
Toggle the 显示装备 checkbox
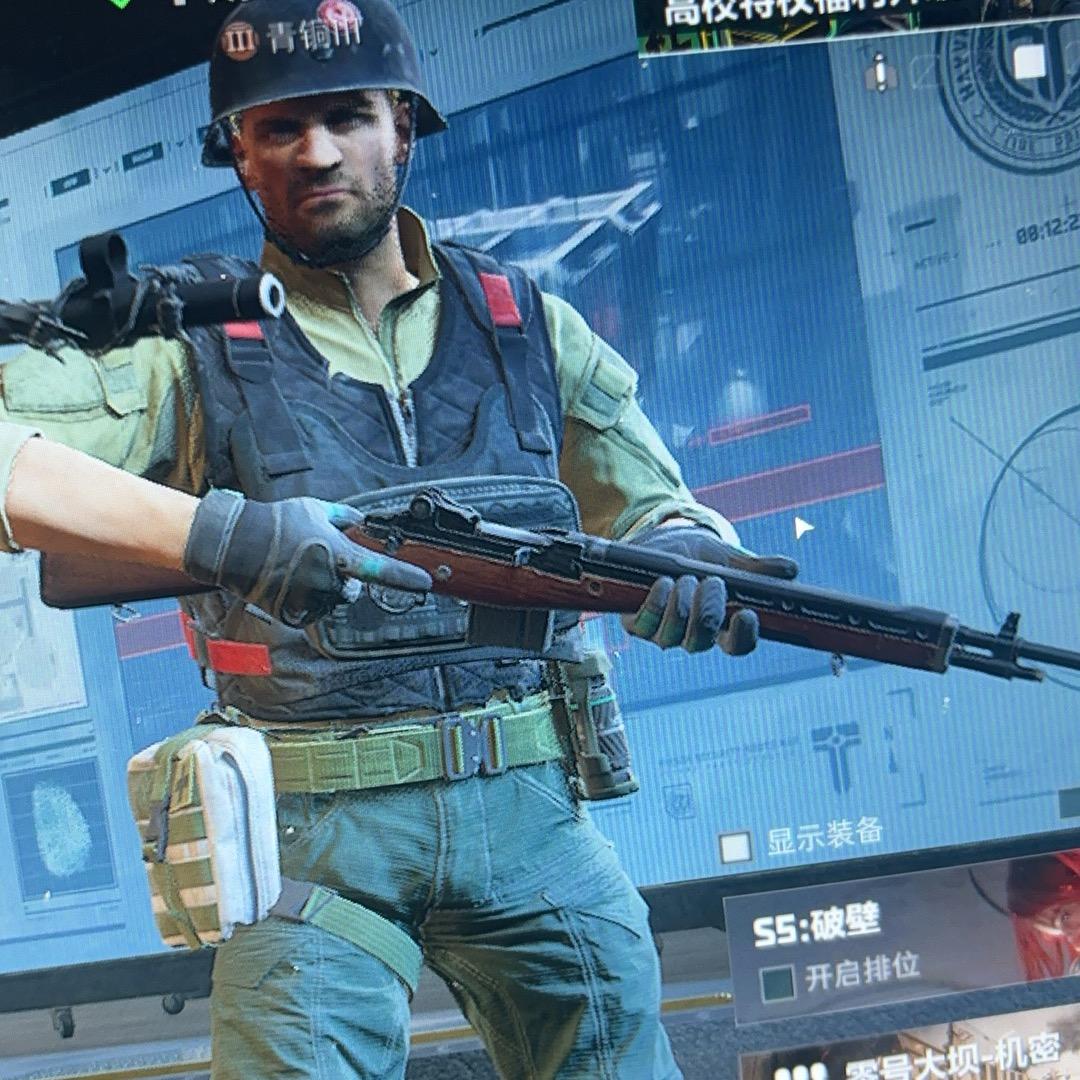tap(737, 847)
